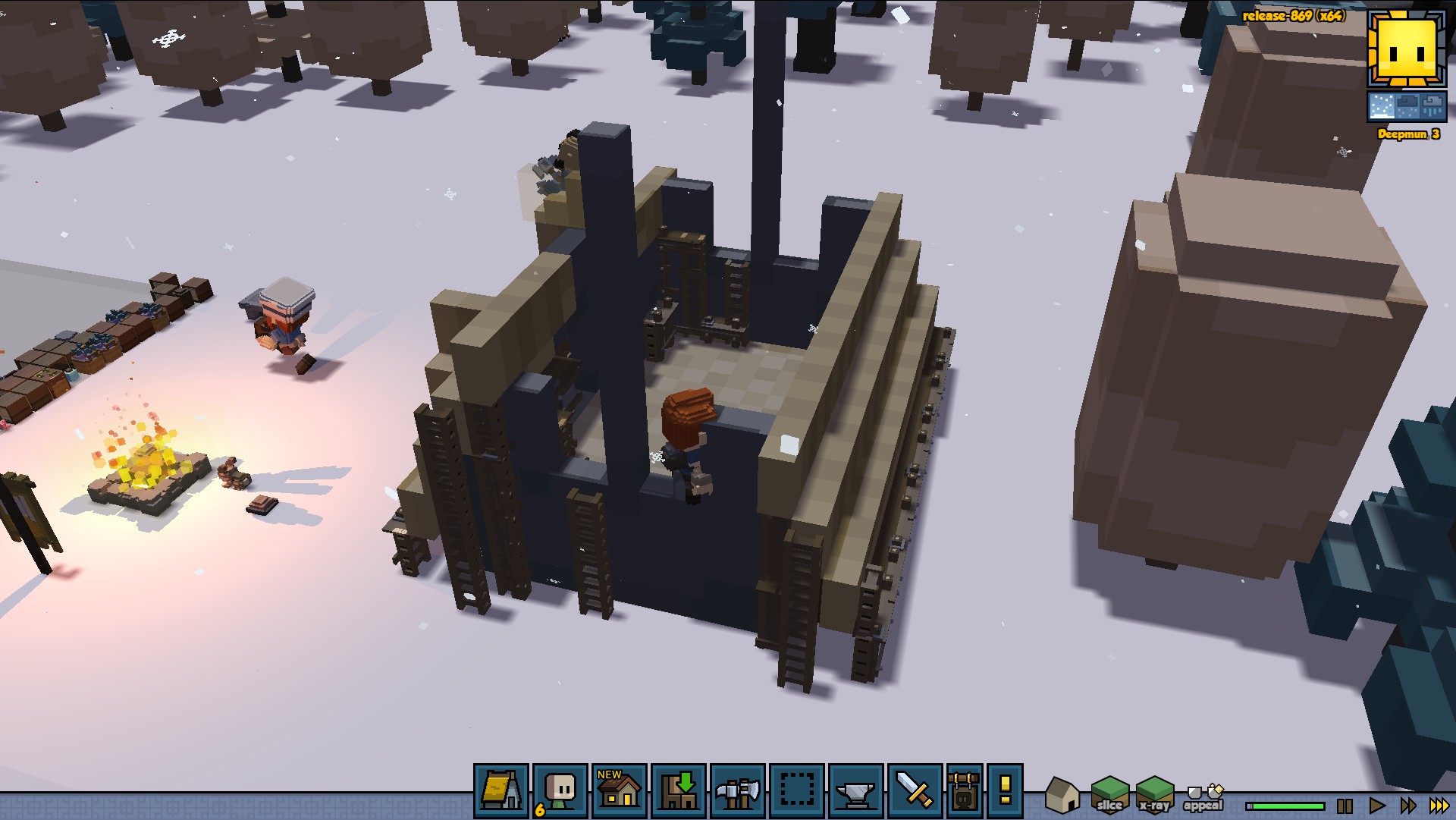Image resolution: width=1456 pixels, height=820 pixels.
Task: Open the hanging skull sign menu
Action: 965,791
